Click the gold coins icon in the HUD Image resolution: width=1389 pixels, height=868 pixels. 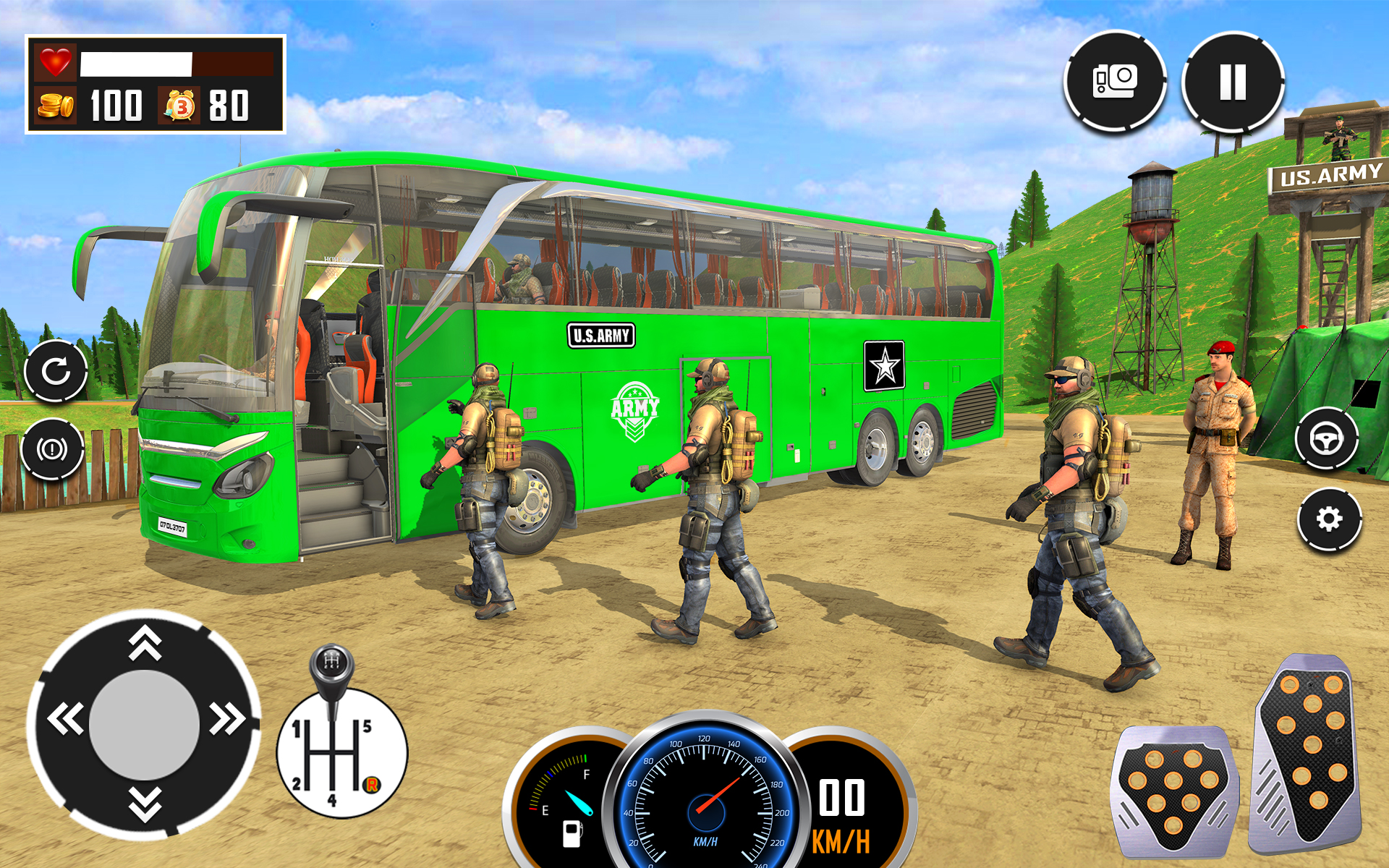[x=54, y=105]
